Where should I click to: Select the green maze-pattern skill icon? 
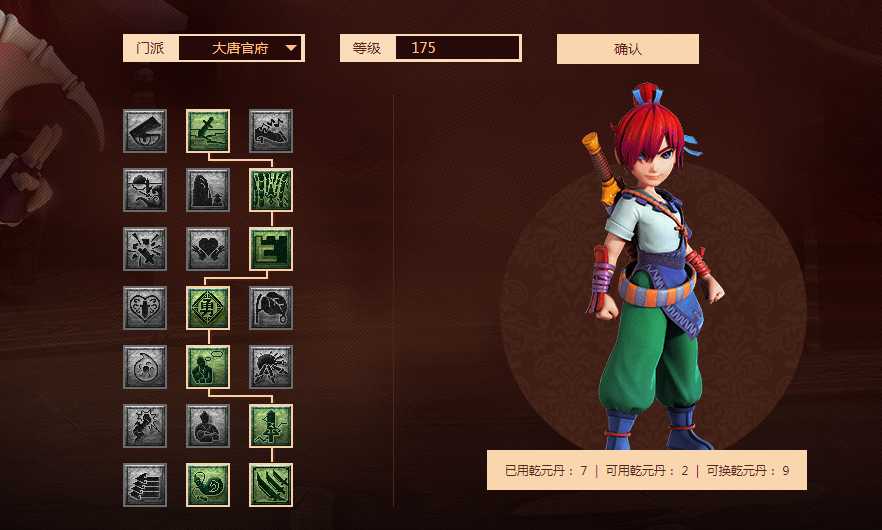[271, 249]
